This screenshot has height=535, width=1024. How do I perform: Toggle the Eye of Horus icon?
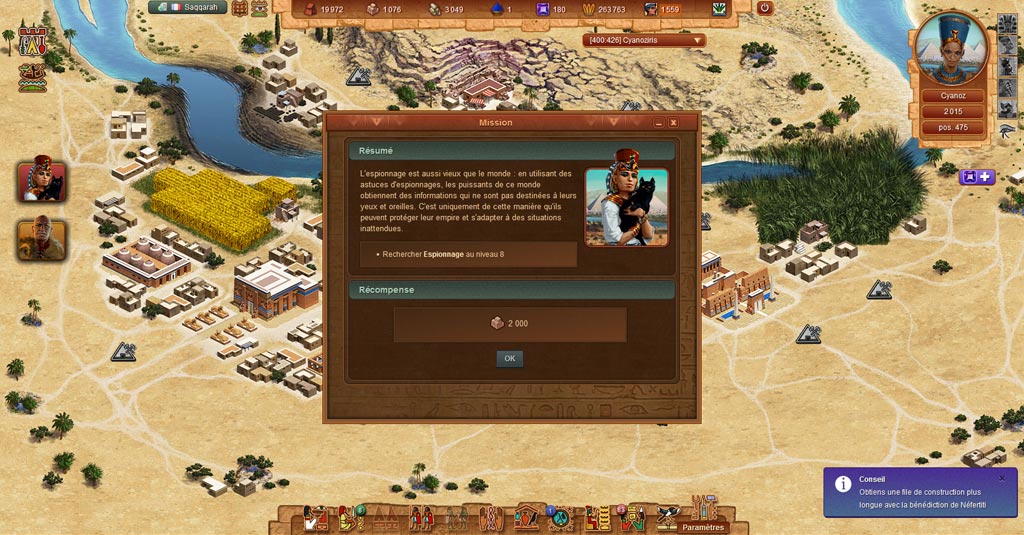(1006, 130)
